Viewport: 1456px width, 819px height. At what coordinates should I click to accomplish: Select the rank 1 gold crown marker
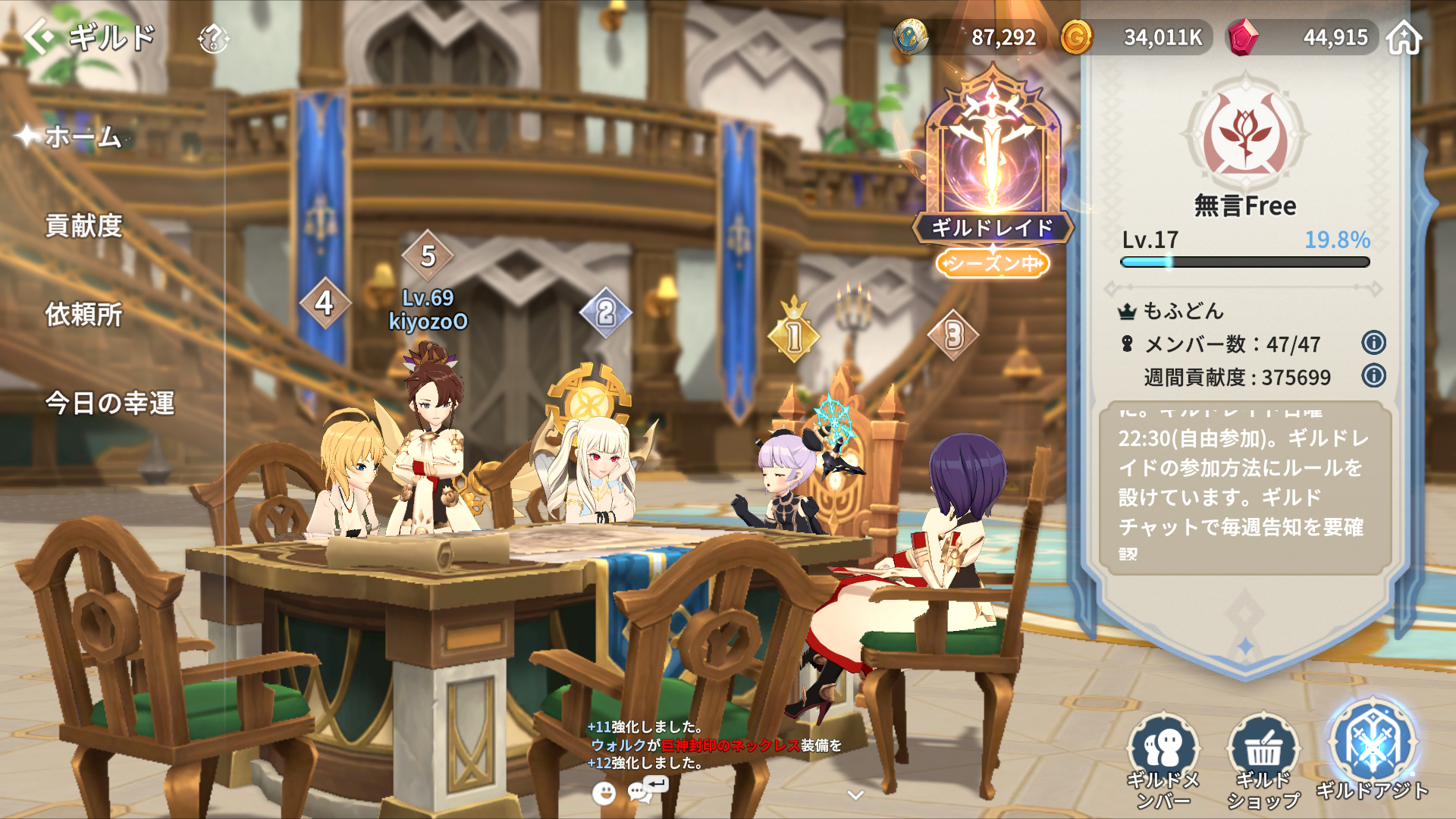794,334
